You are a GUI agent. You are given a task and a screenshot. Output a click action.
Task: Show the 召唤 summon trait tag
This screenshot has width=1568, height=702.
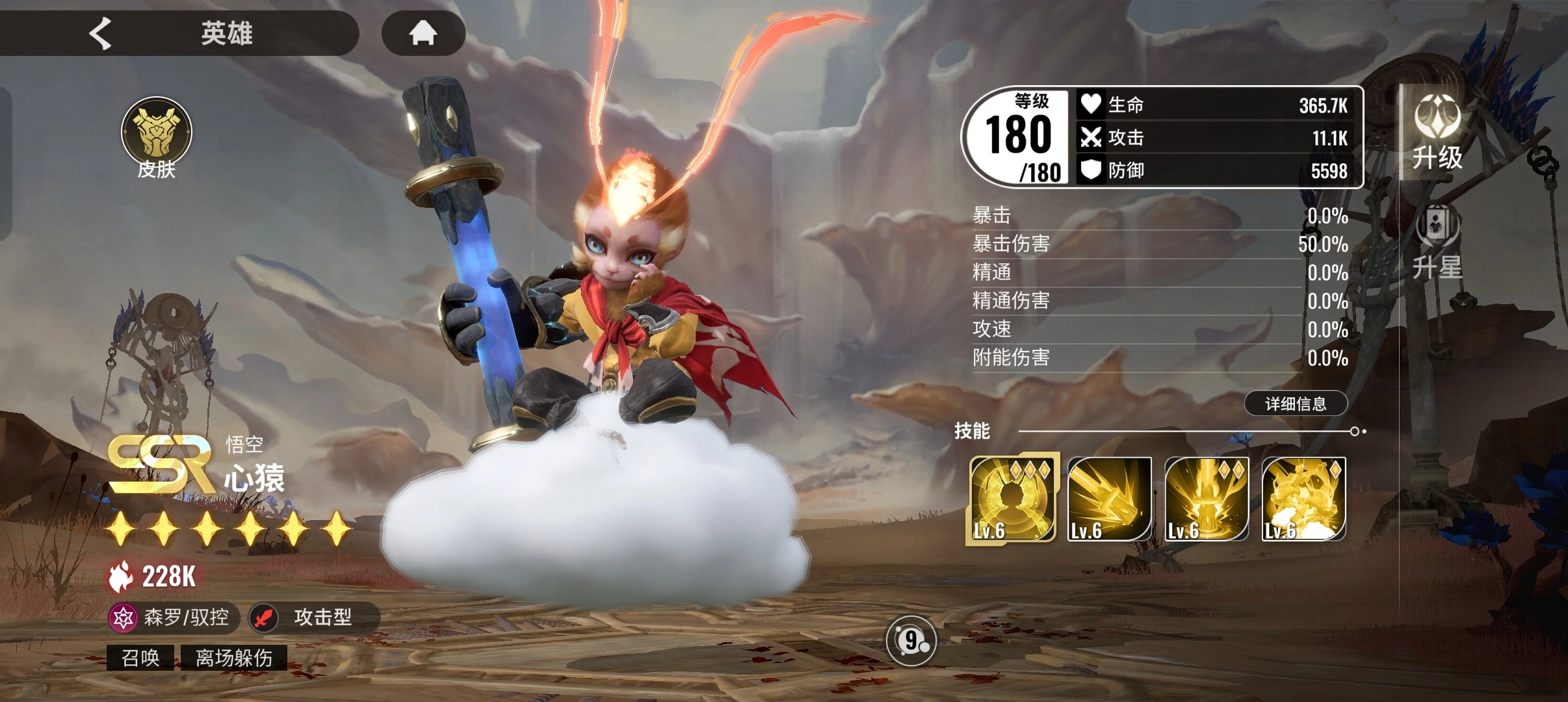tap(140, 658)
